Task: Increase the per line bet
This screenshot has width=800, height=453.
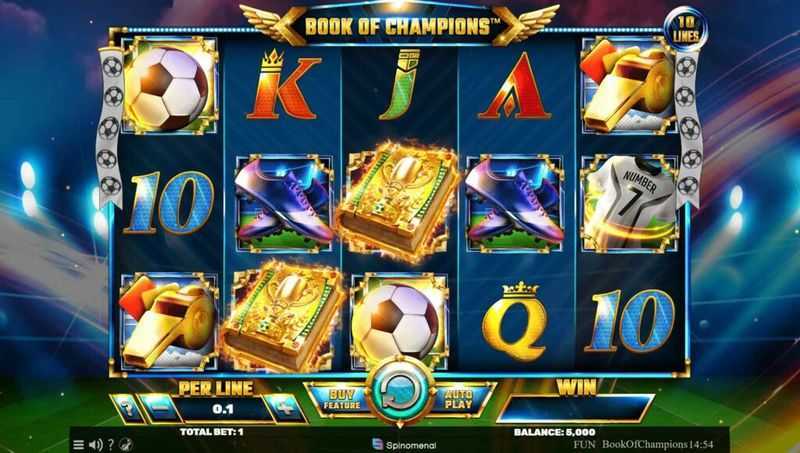Action: (x=284, y=408)
